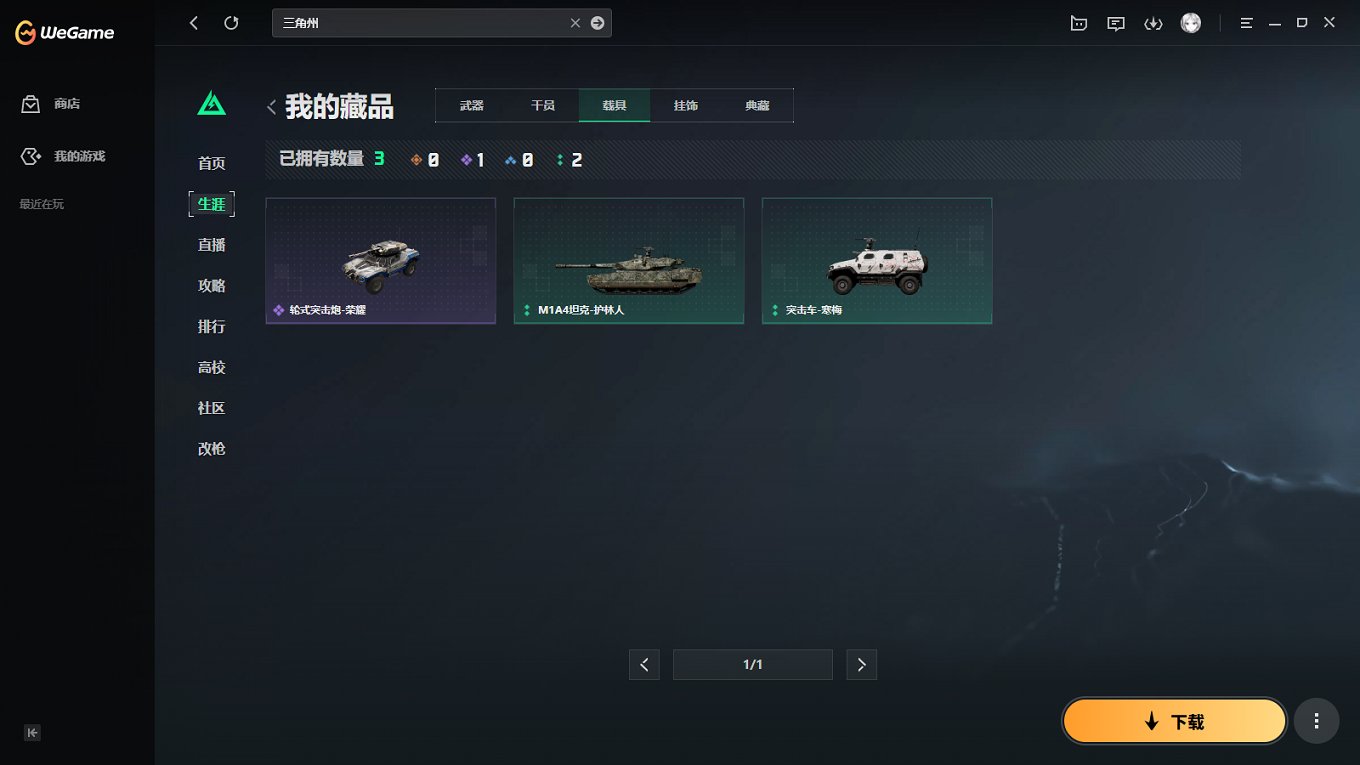This screenshot has width=1360, height=765.
Task: Open the 攻略 sidebar link
Action: (x=211, y=285)
